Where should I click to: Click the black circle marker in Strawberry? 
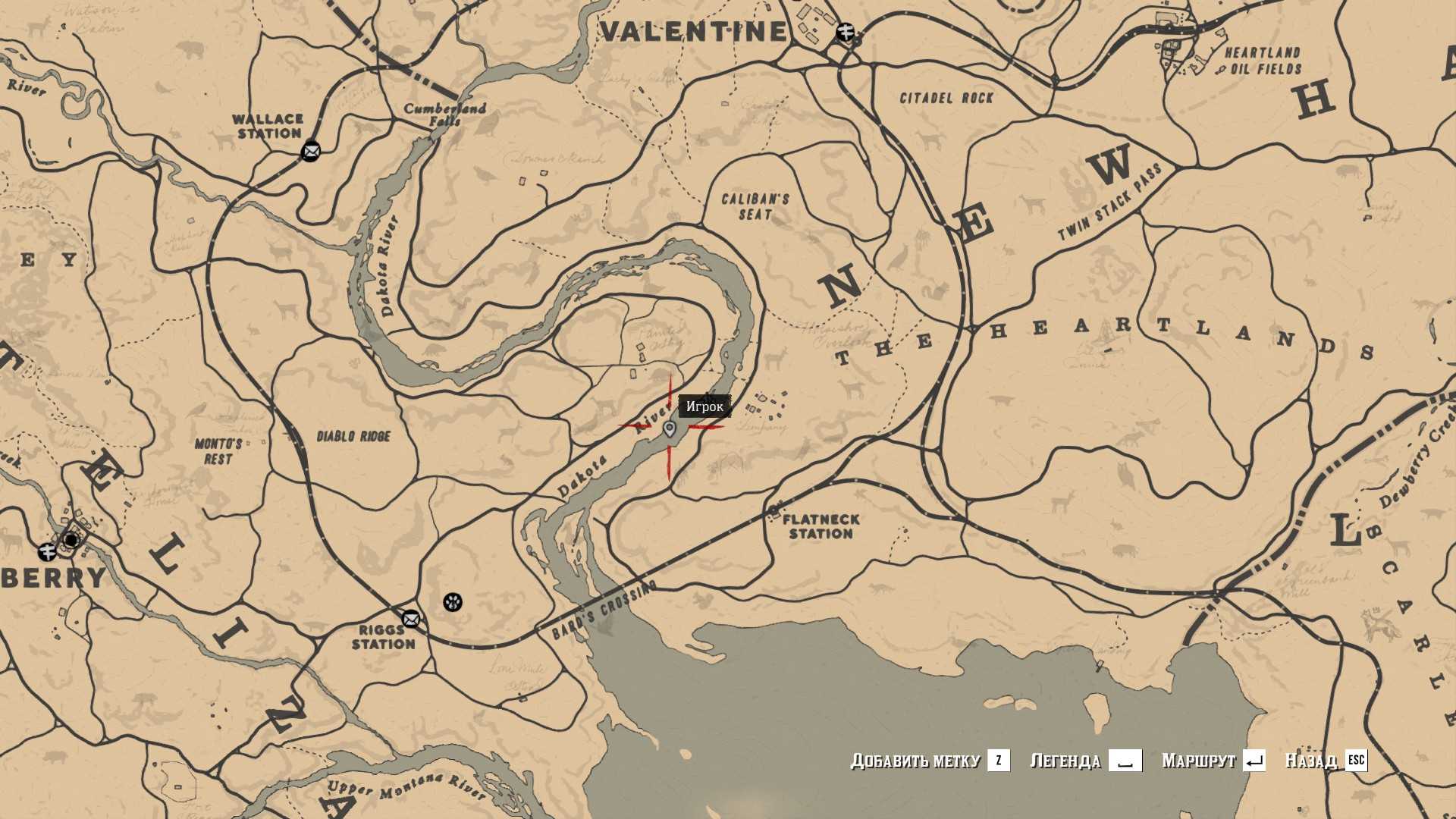[71, 540]
